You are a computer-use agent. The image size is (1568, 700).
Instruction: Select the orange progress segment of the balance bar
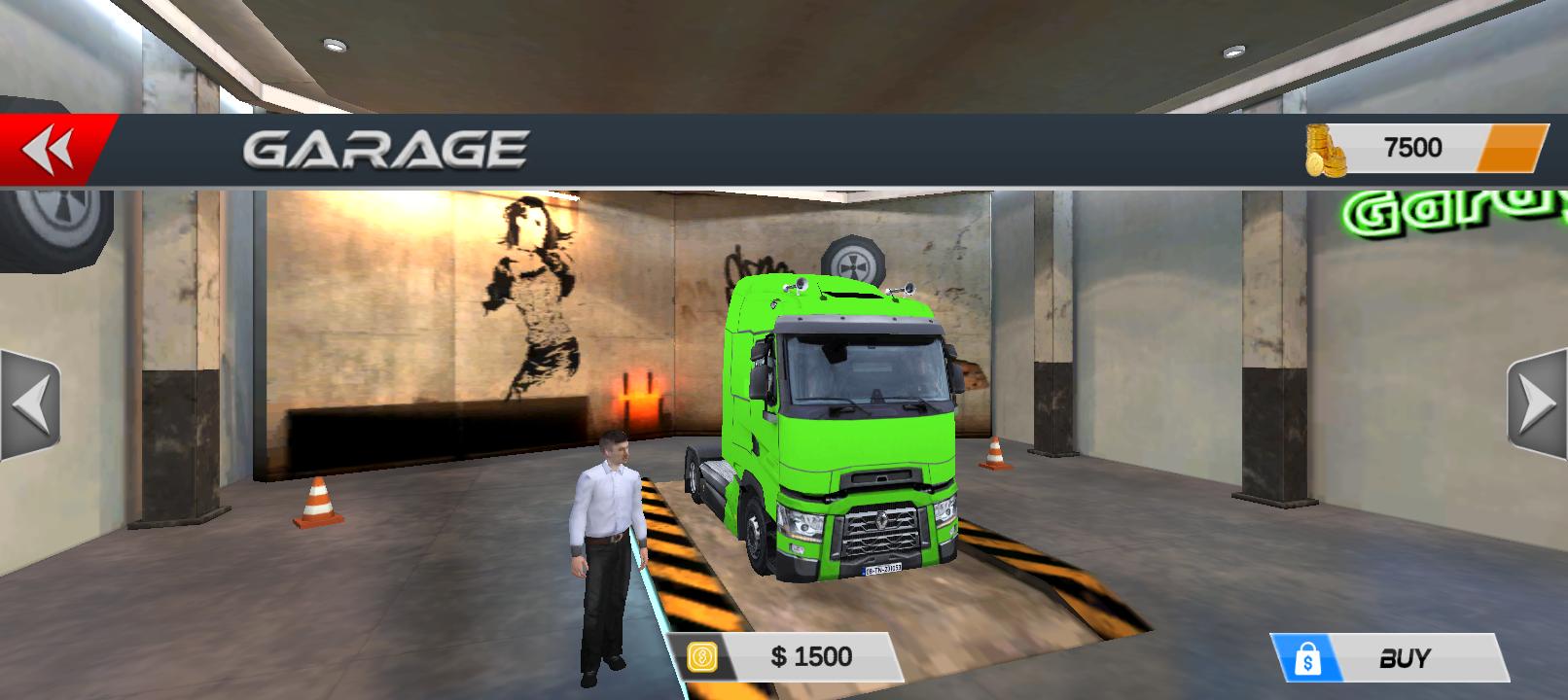(1511, 148)
